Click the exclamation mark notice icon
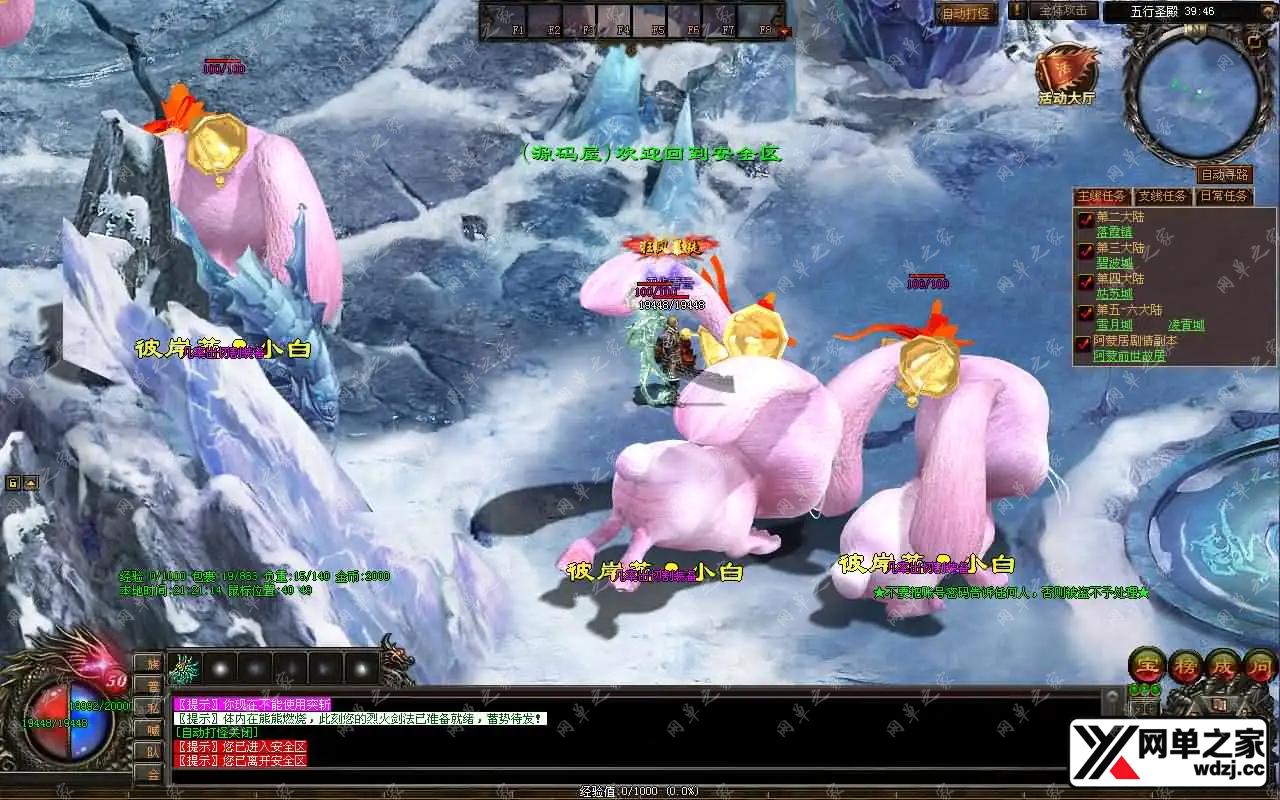 click(1017, 11)
